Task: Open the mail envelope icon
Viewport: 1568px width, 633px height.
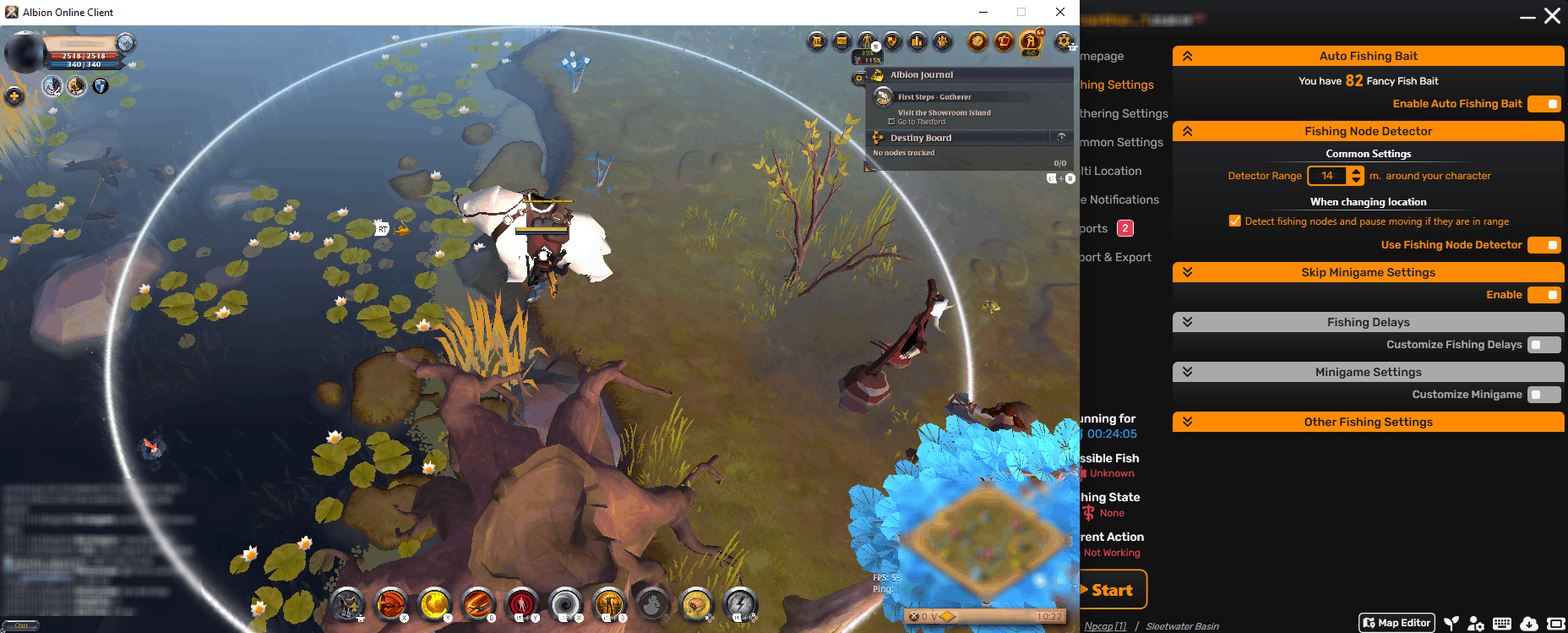Action: pyautogui.click(x=841, y=41)
